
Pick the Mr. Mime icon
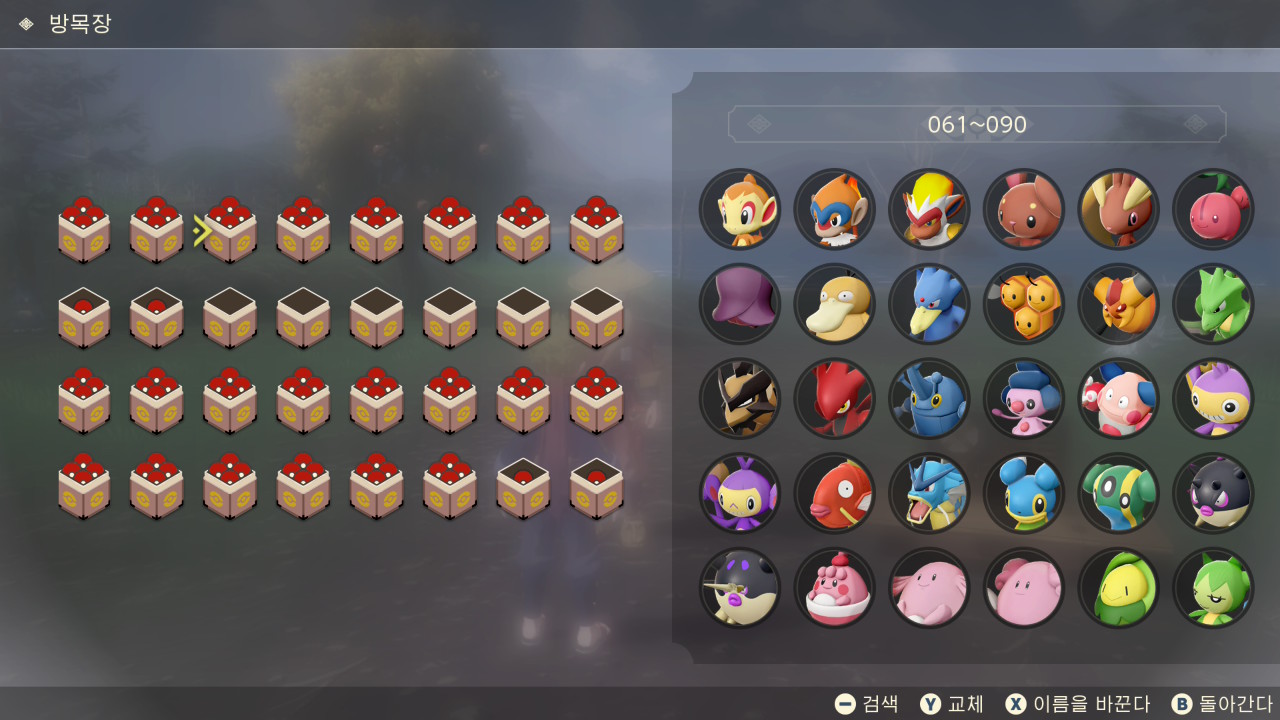pos(1118,399)
